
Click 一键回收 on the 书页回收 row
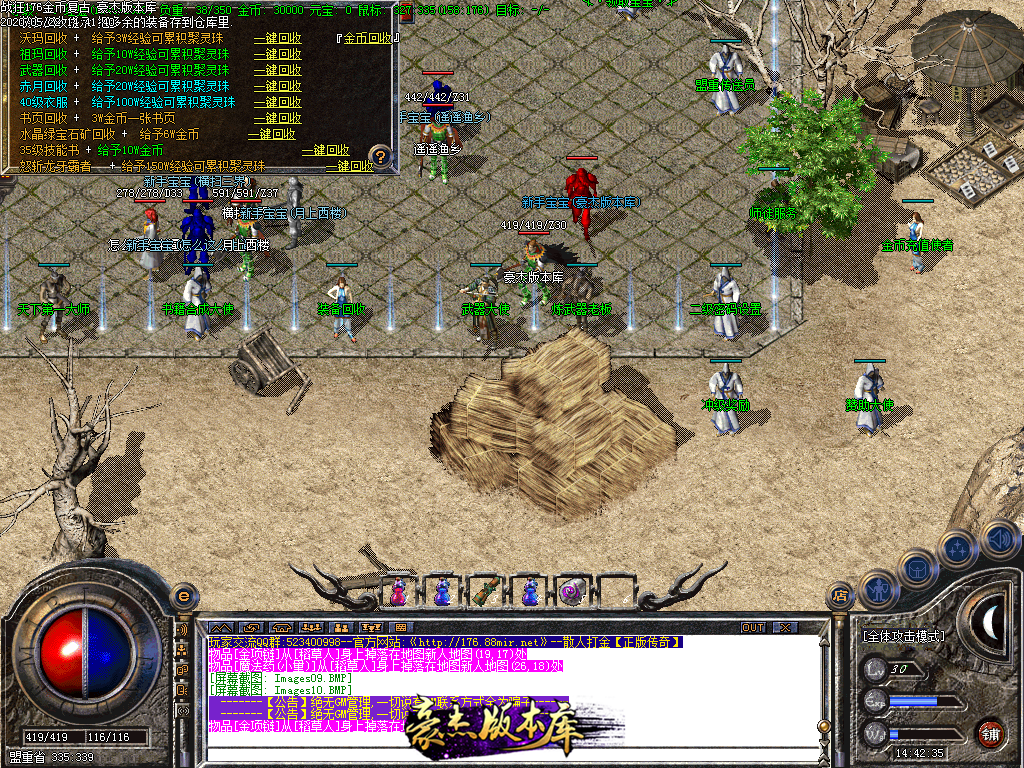(277, 118)
